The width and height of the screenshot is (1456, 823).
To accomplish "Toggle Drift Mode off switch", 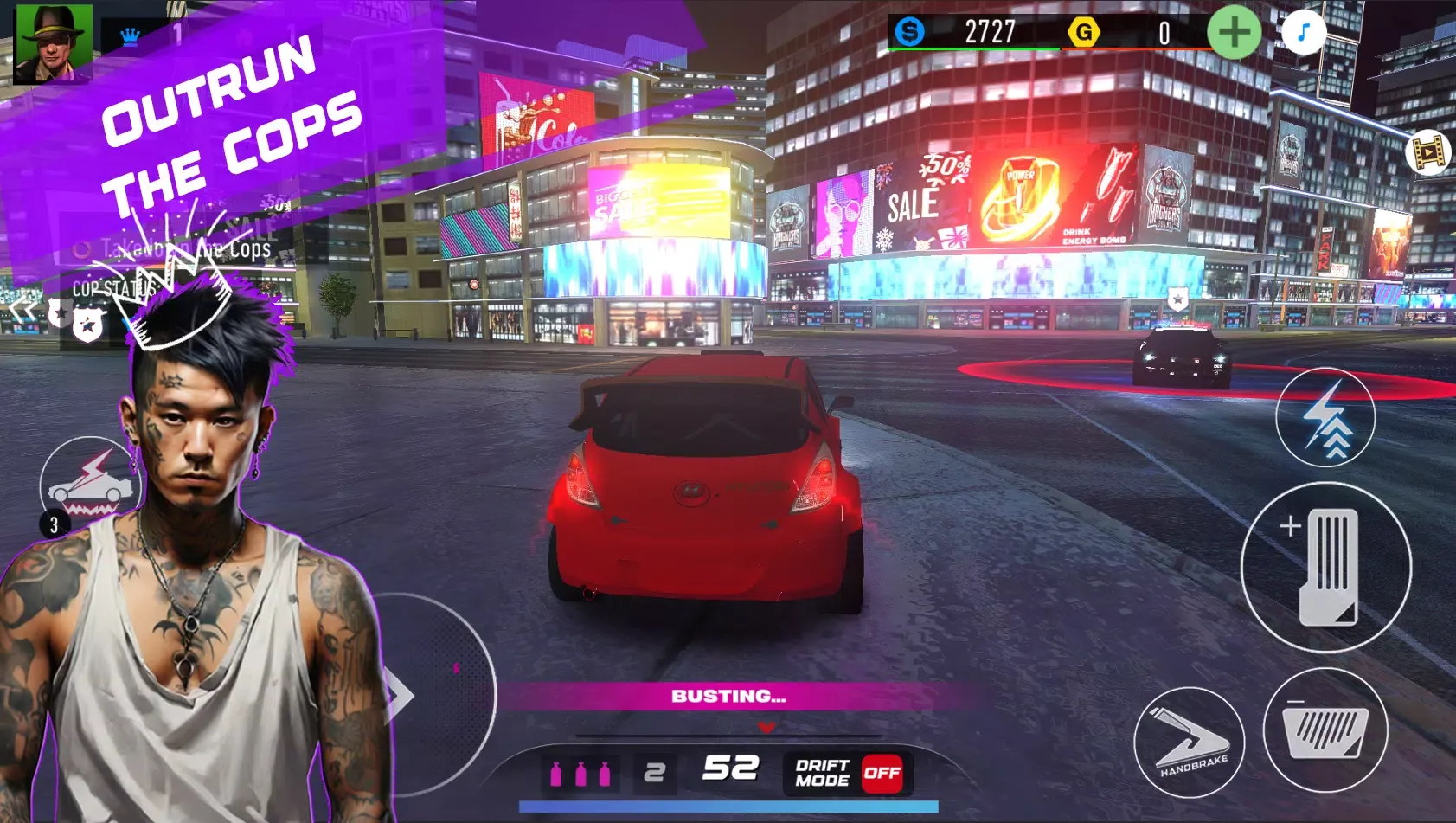I will (882, 772).
